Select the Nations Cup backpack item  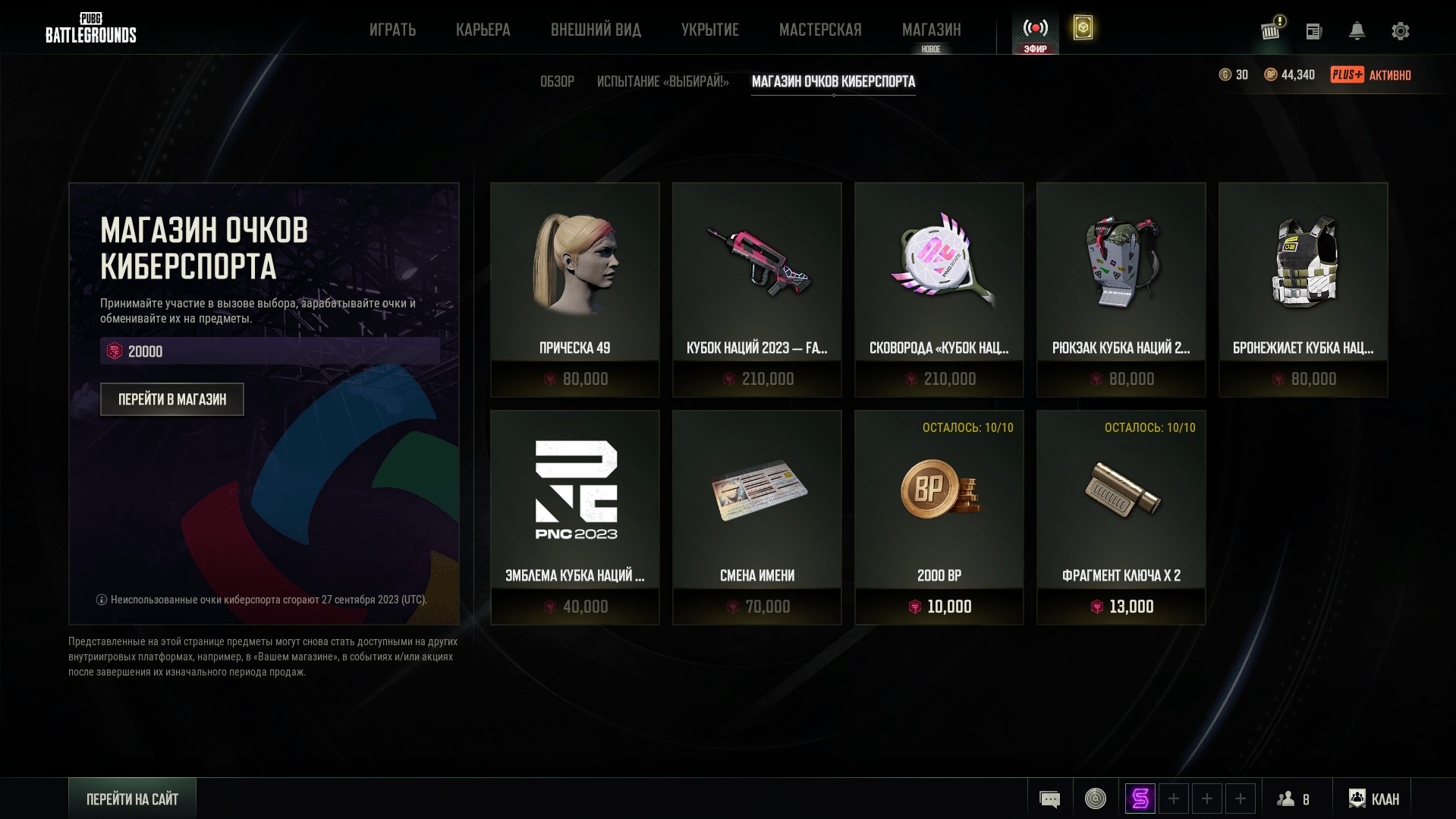[1121, 289]
